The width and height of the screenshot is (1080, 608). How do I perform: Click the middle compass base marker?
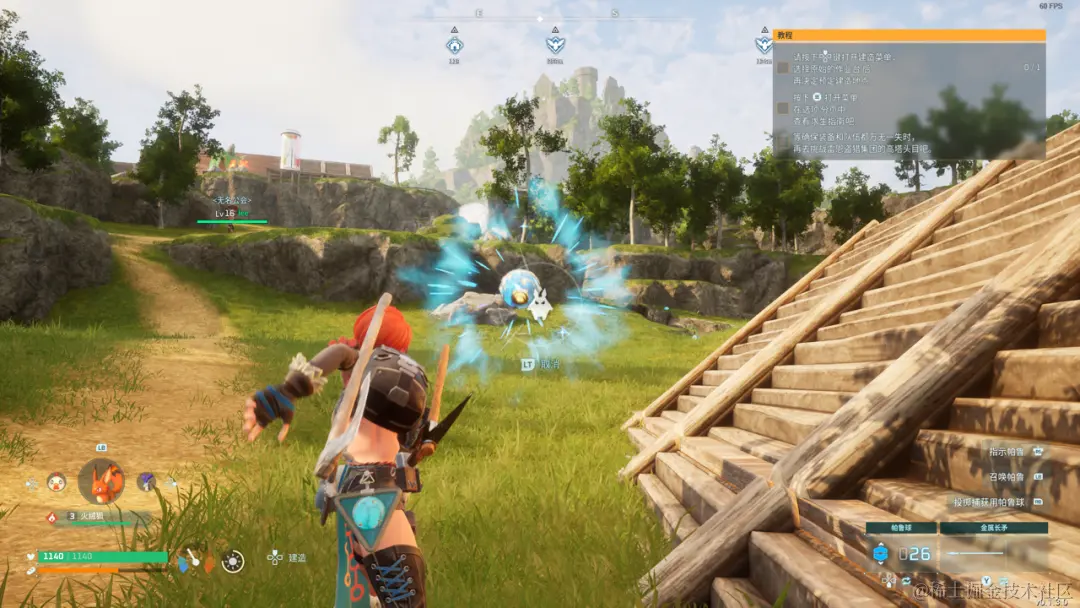click(x=555, y=45)
